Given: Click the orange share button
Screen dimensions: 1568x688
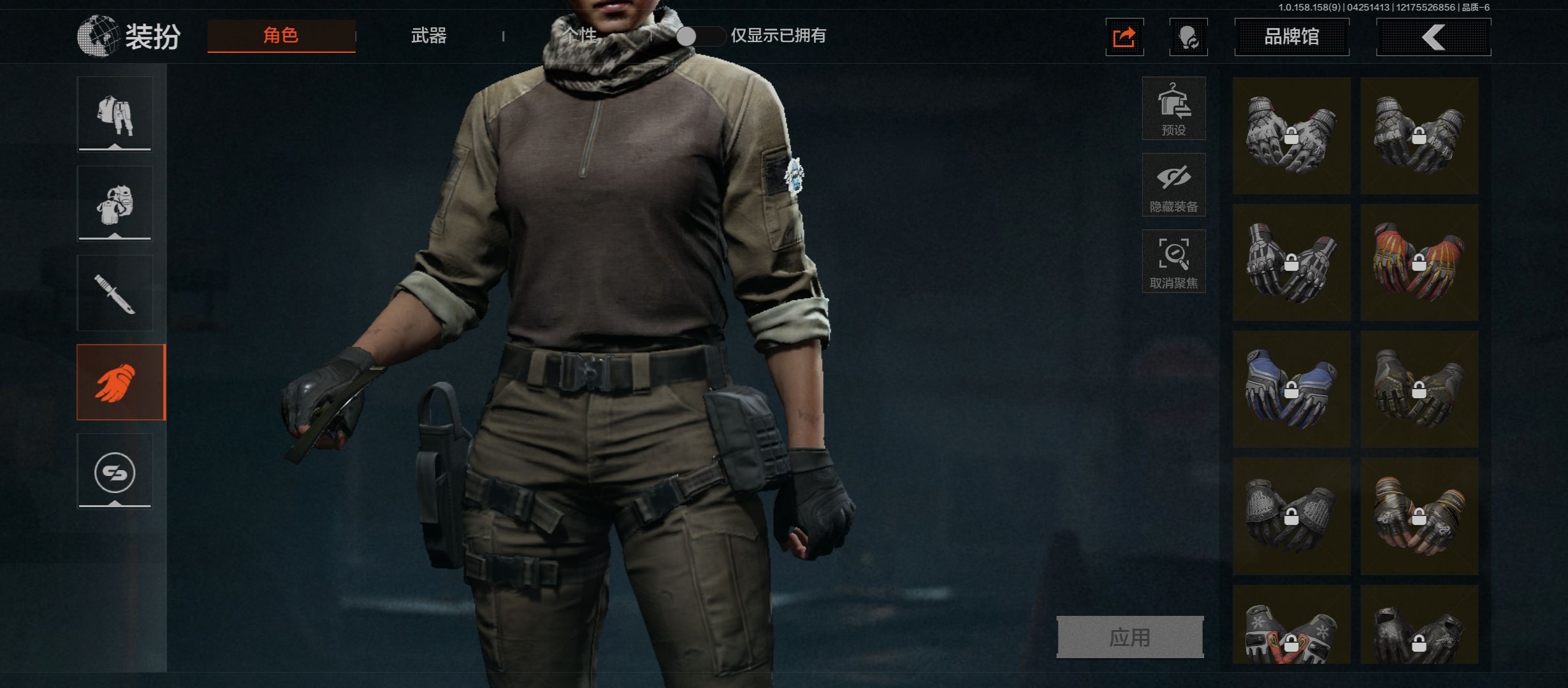Looking at the screenshot, I should click(1124, 38).
